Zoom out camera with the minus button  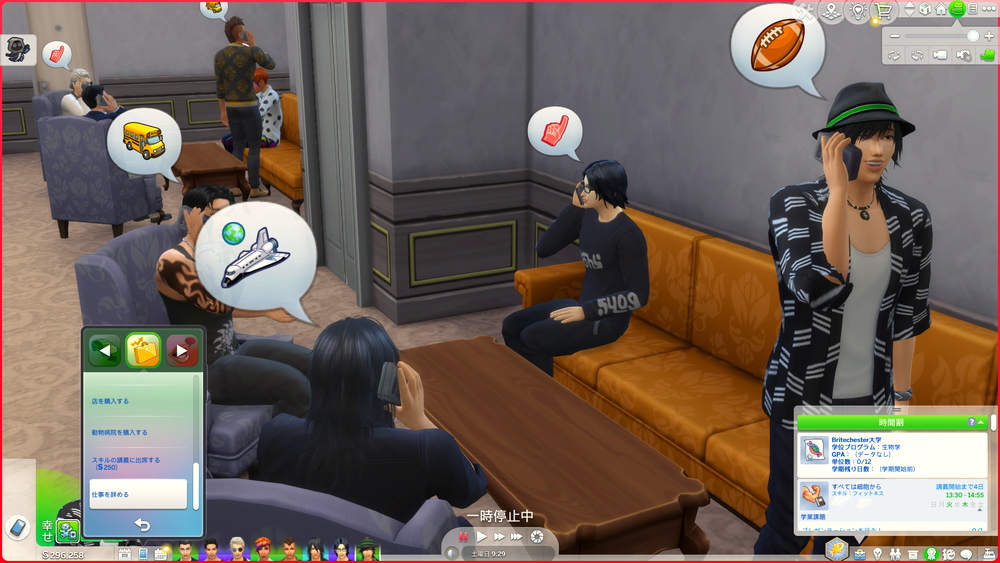[x=895, y=35]
